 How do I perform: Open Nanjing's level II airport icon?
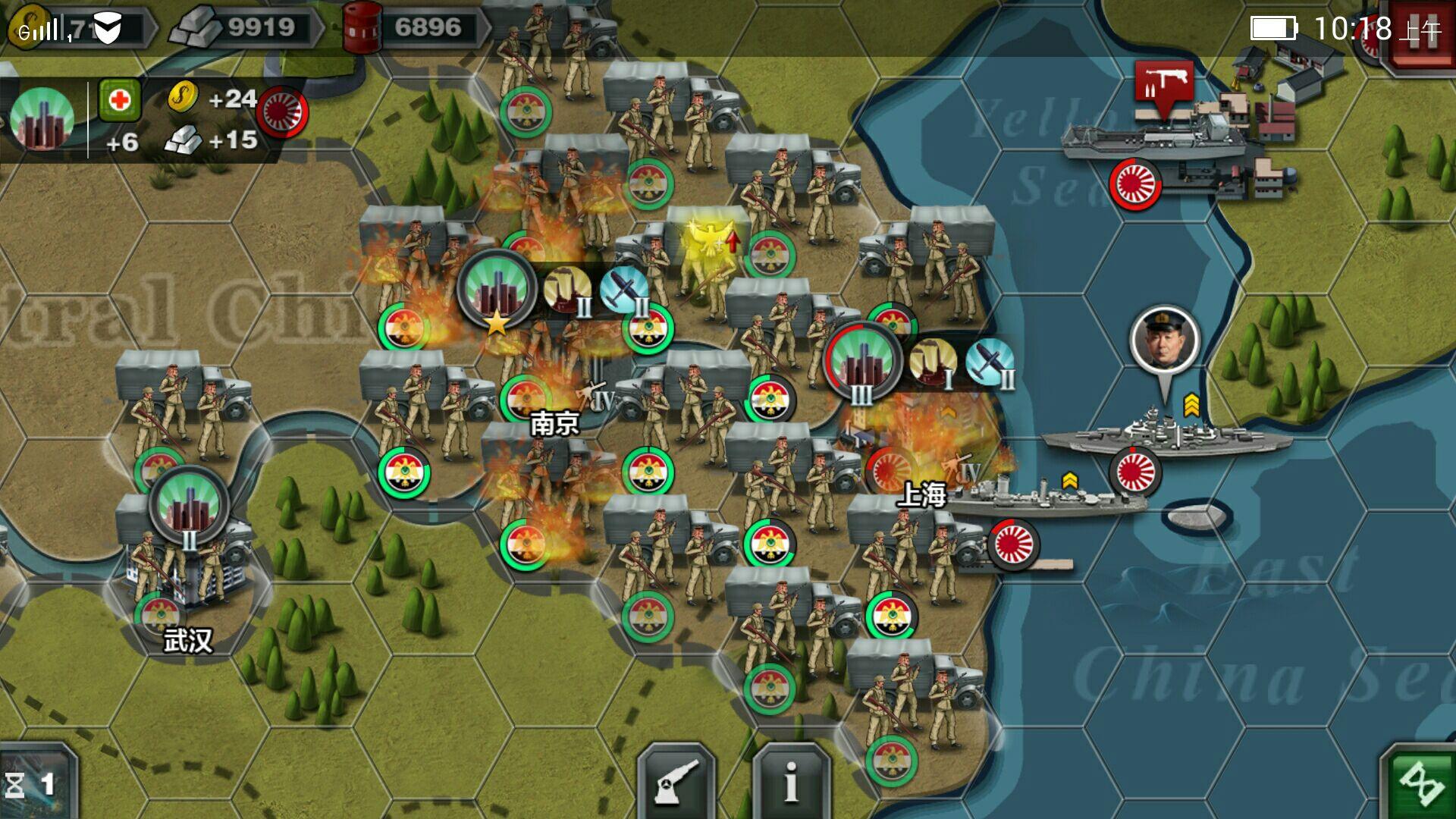click(624, 290)
